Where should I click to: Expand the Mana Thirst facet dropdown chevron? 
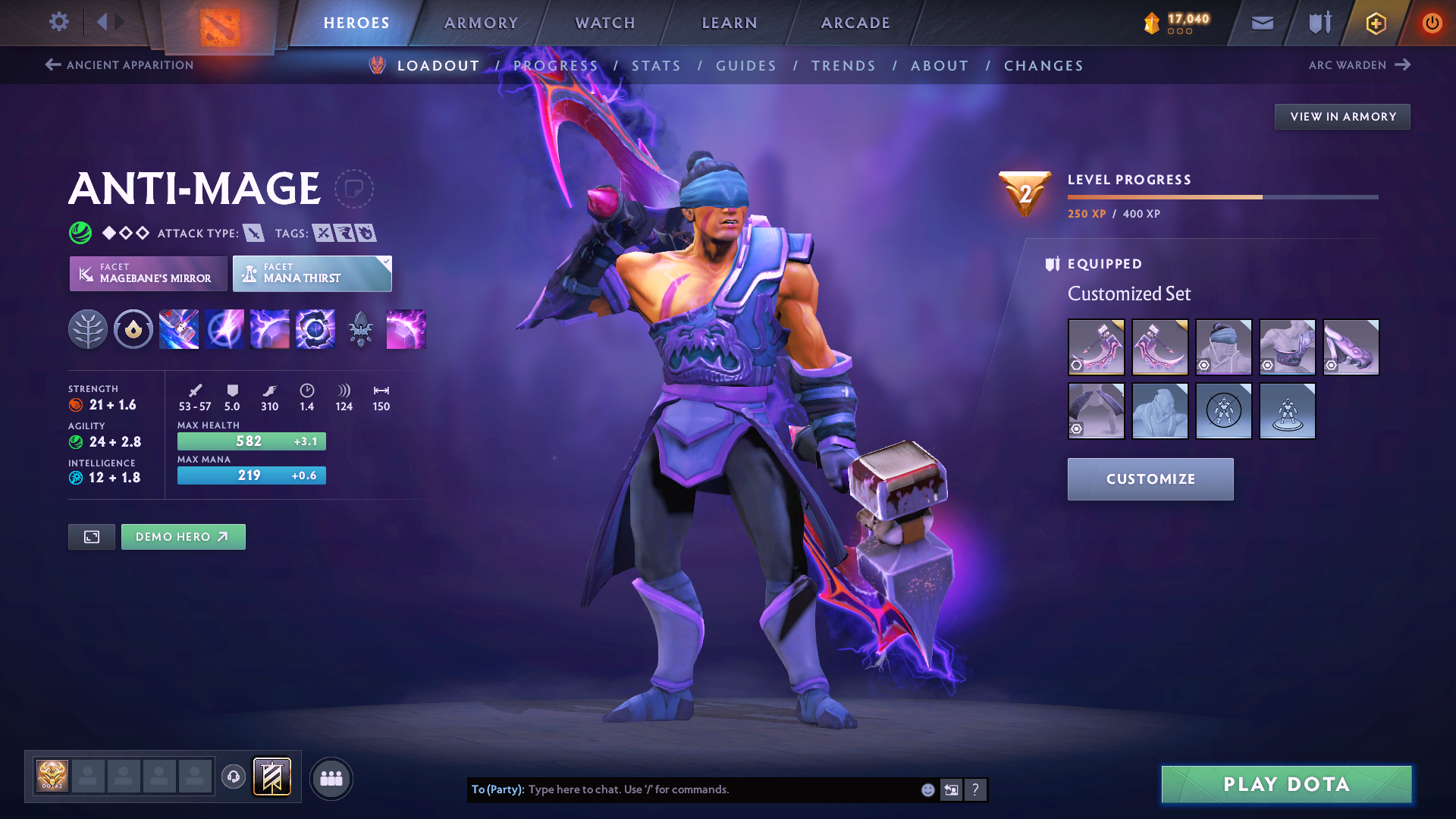(x=386, y=262)
